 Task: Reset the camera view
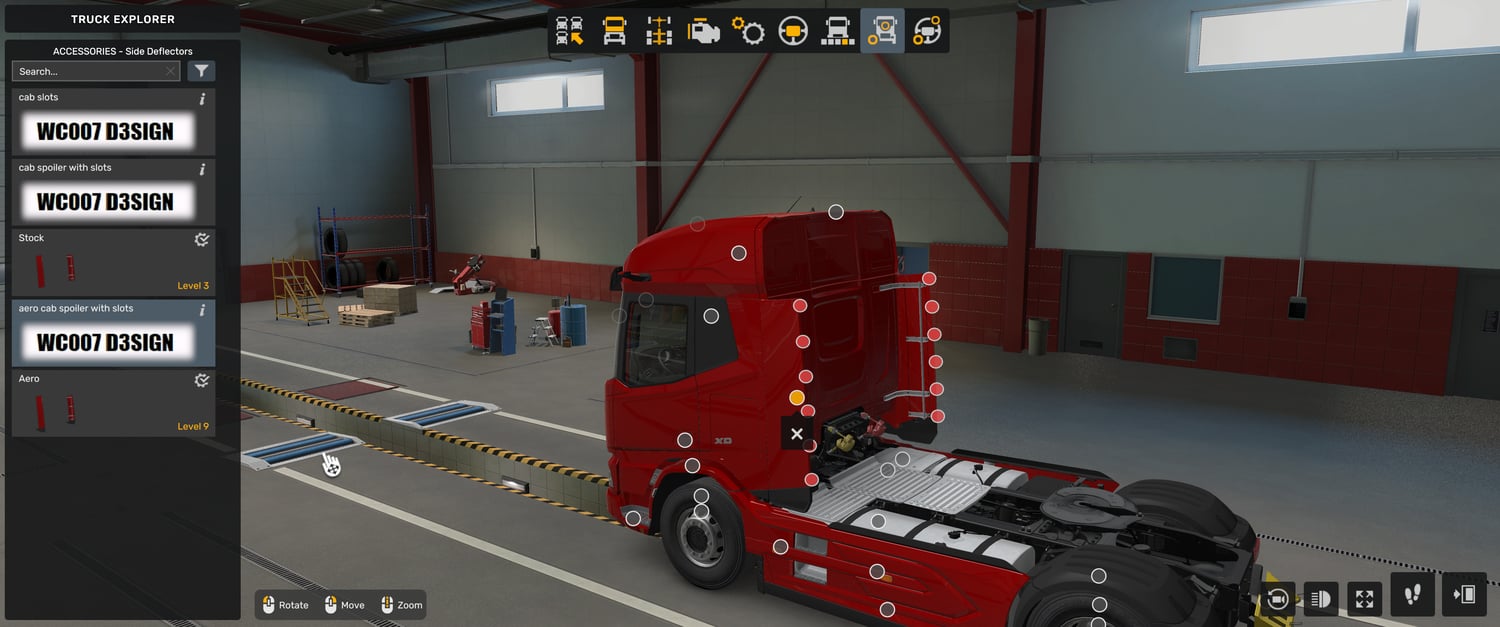pyautogui.click(x=1277, y=599)
